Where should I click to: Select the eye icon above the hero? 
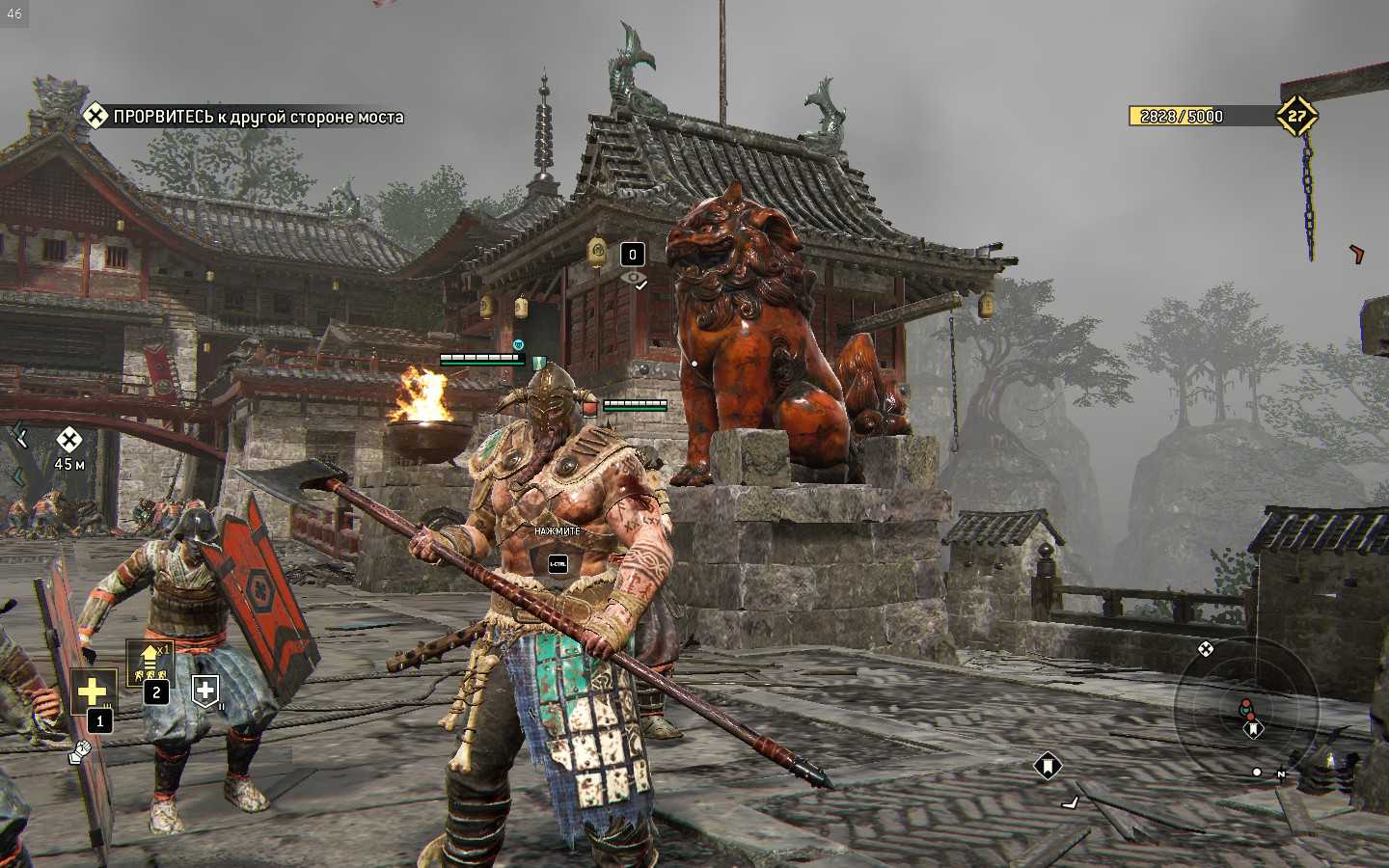(x=634, y=279)
